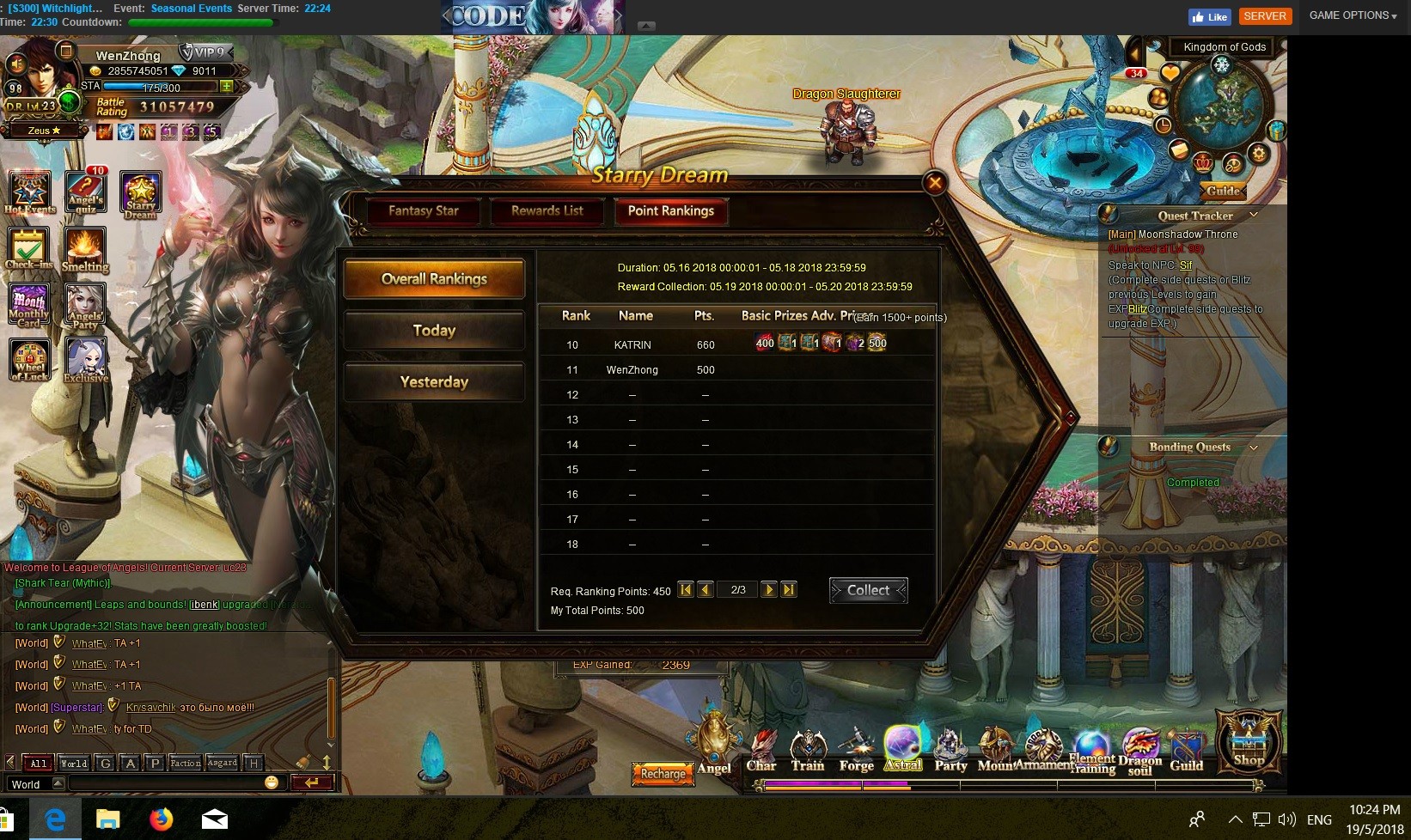Choose the Overall Rankings button
Image resolution: width=1411 pixels, height=840 pixels.
coord(434,279)
